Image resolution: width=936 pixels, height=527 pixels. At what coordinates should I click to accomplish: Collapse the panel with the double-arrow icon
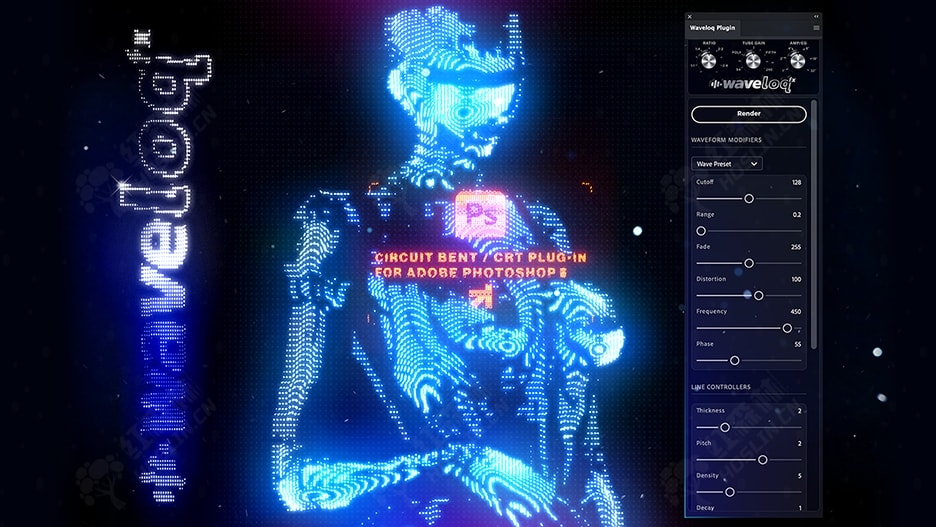[x=815, y=16]
